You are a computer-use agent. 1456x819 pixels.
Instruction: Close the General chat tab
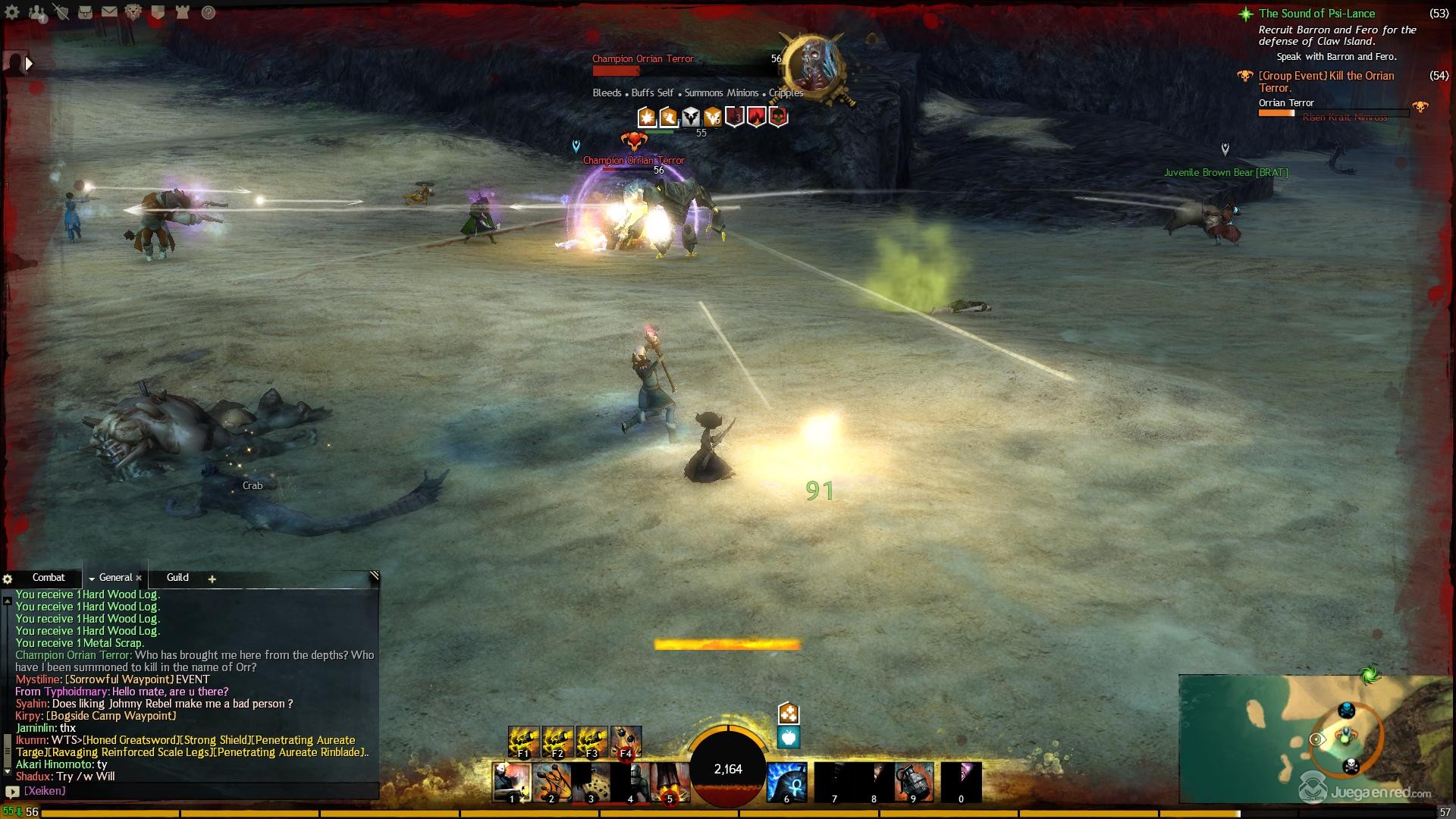(139, 579)
